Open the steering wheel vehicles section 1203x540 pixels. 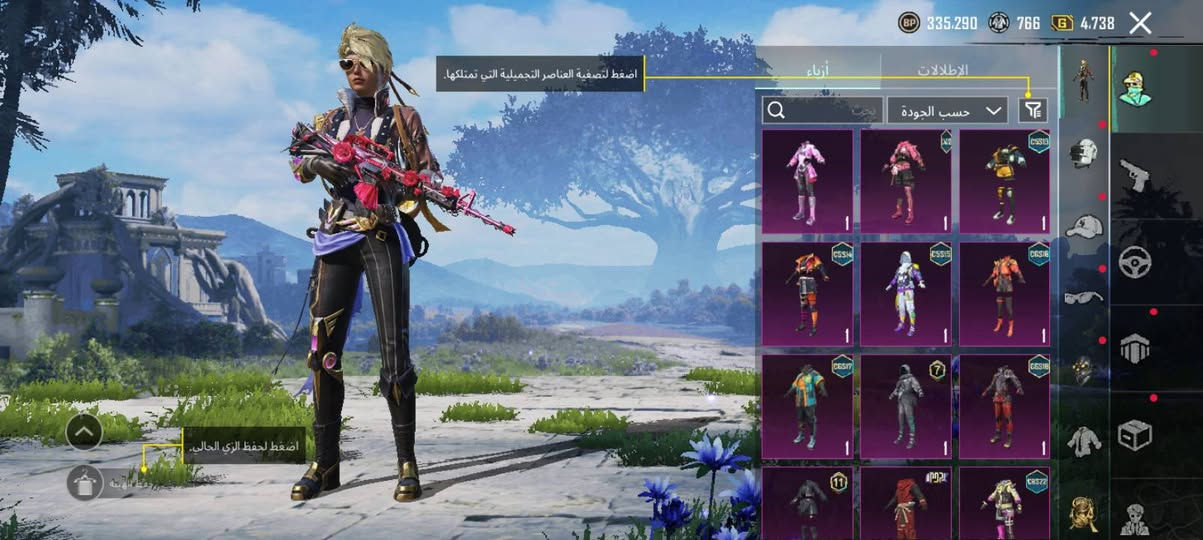[x=1135, y=261]
